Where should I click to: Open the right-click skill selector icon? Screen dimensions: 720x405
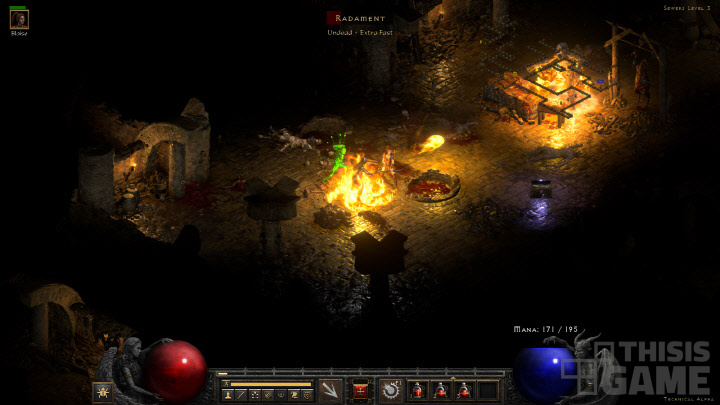coord(390,390)
